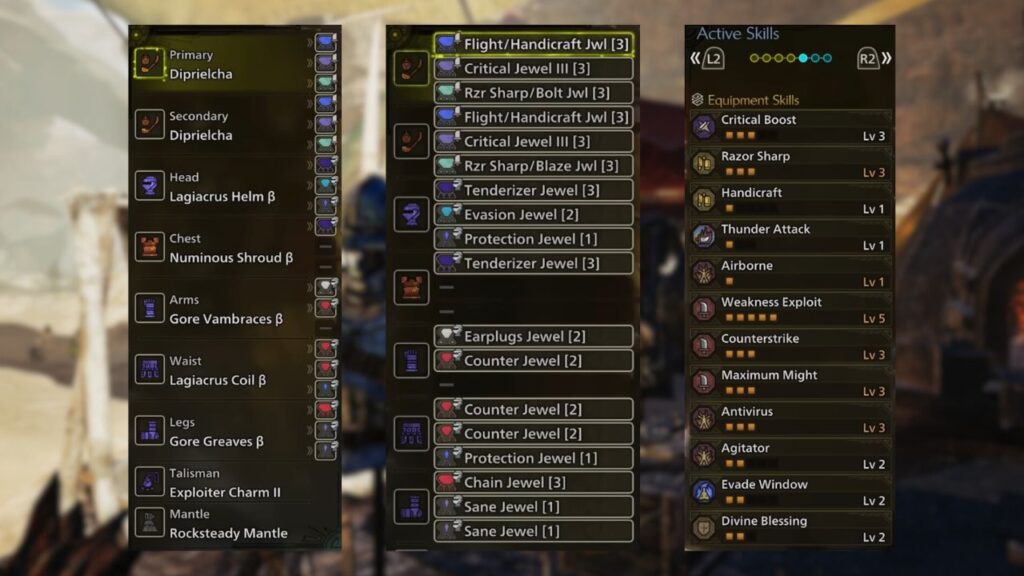Pick the Lagiacrus Coil β waist slot

coord(220,370)
